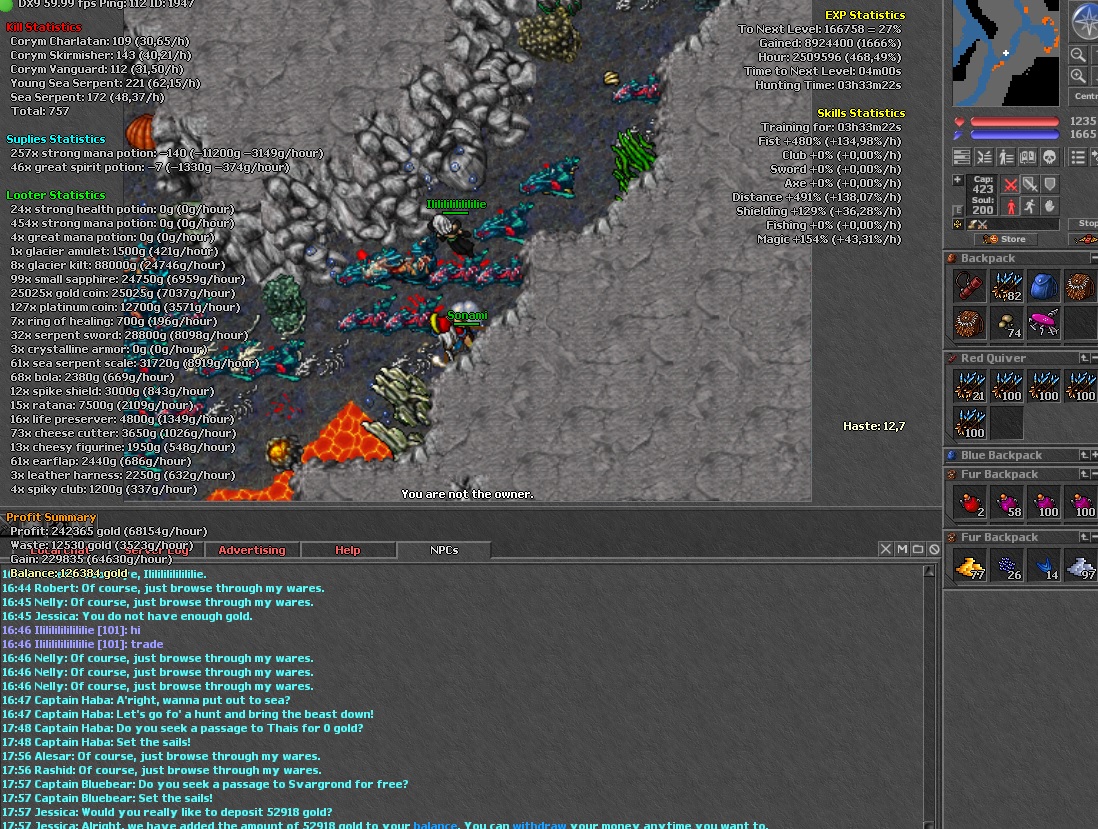1098x829 pixels.
Task: Switch to the Advertising chat tab
Action: [x=251, y=550]
